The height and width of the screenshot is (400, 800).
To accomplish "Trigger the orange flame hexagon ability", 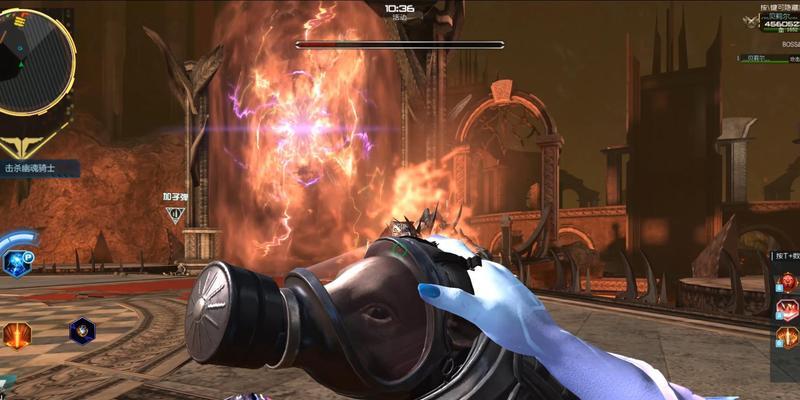I will pos(17,334).
